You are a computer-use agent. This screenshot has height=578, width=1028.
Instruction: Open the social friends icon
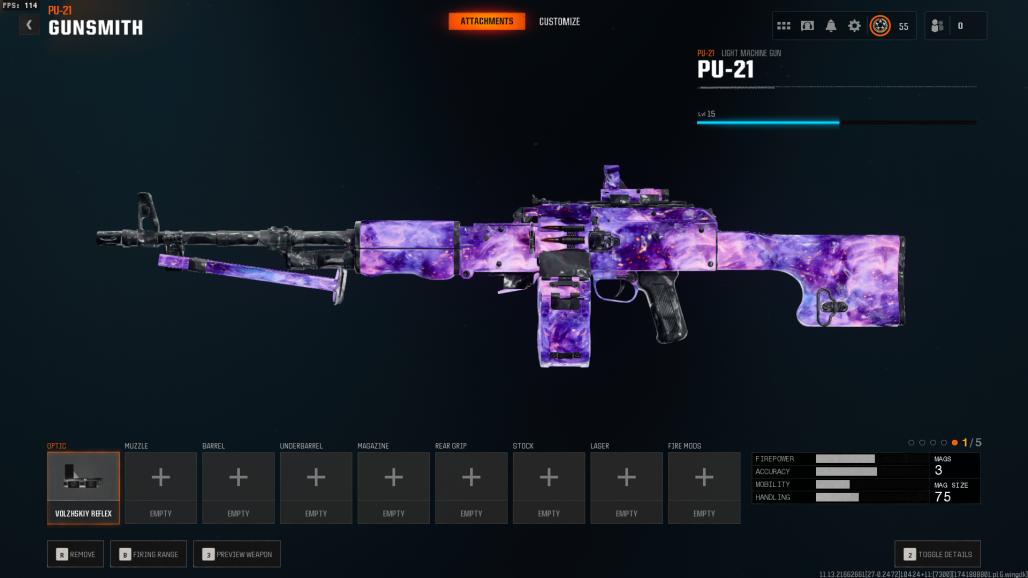pyautogui.click(x=937, y=26)
